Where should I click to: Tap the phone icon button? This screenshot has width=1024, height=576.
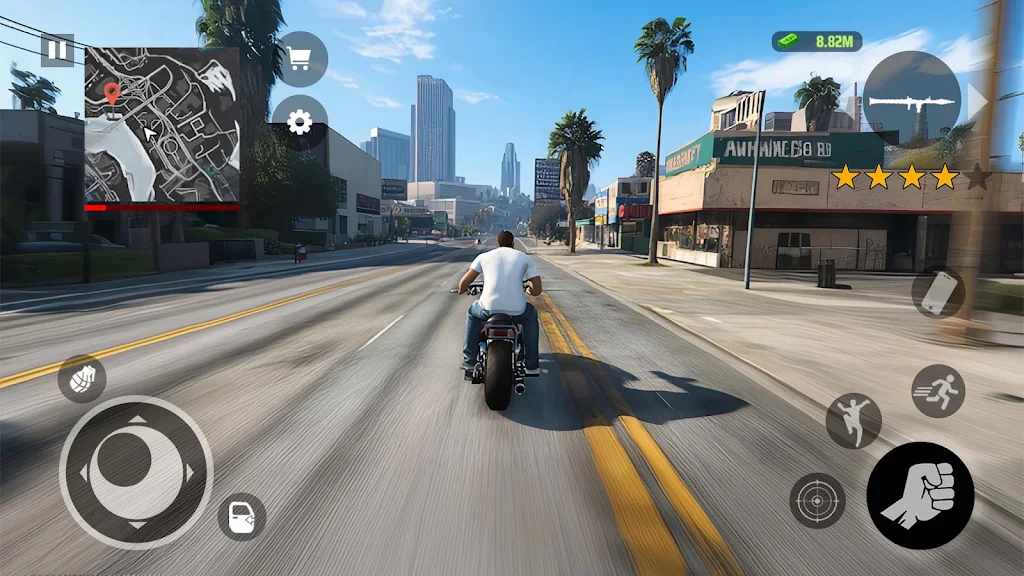938,292
